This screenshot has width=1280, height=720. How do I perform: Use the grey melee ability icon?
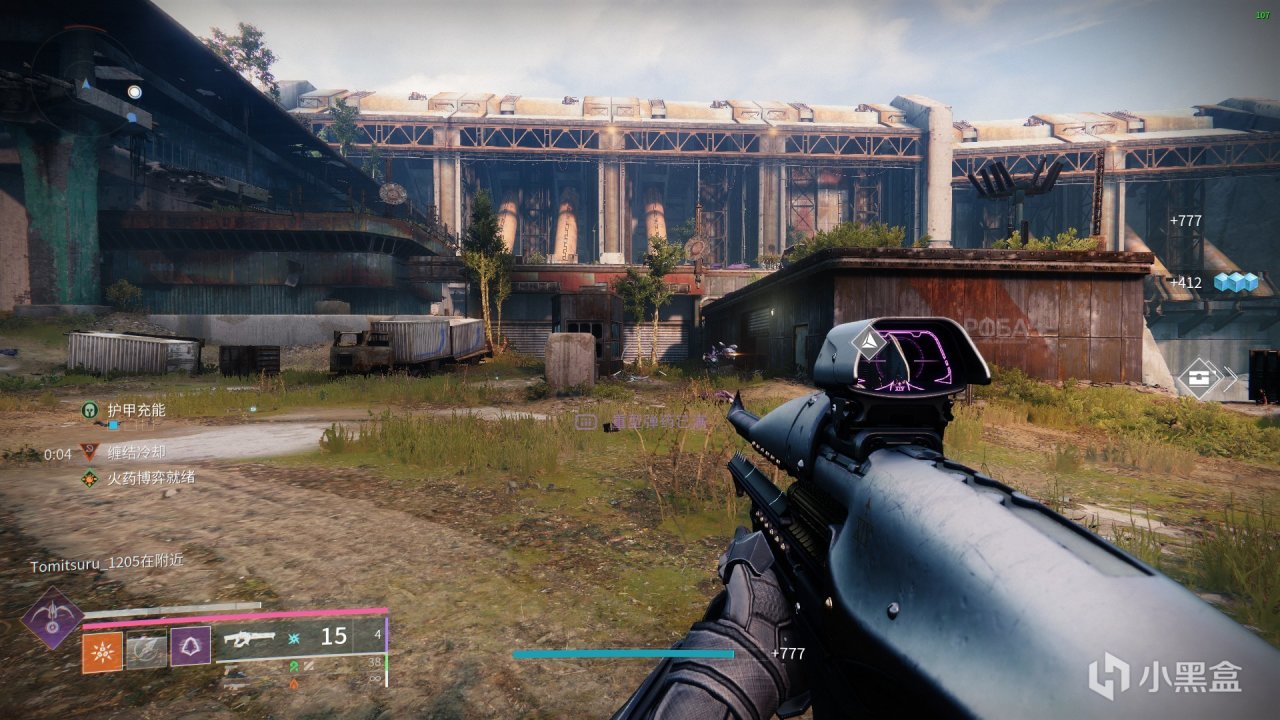[146, 651]
